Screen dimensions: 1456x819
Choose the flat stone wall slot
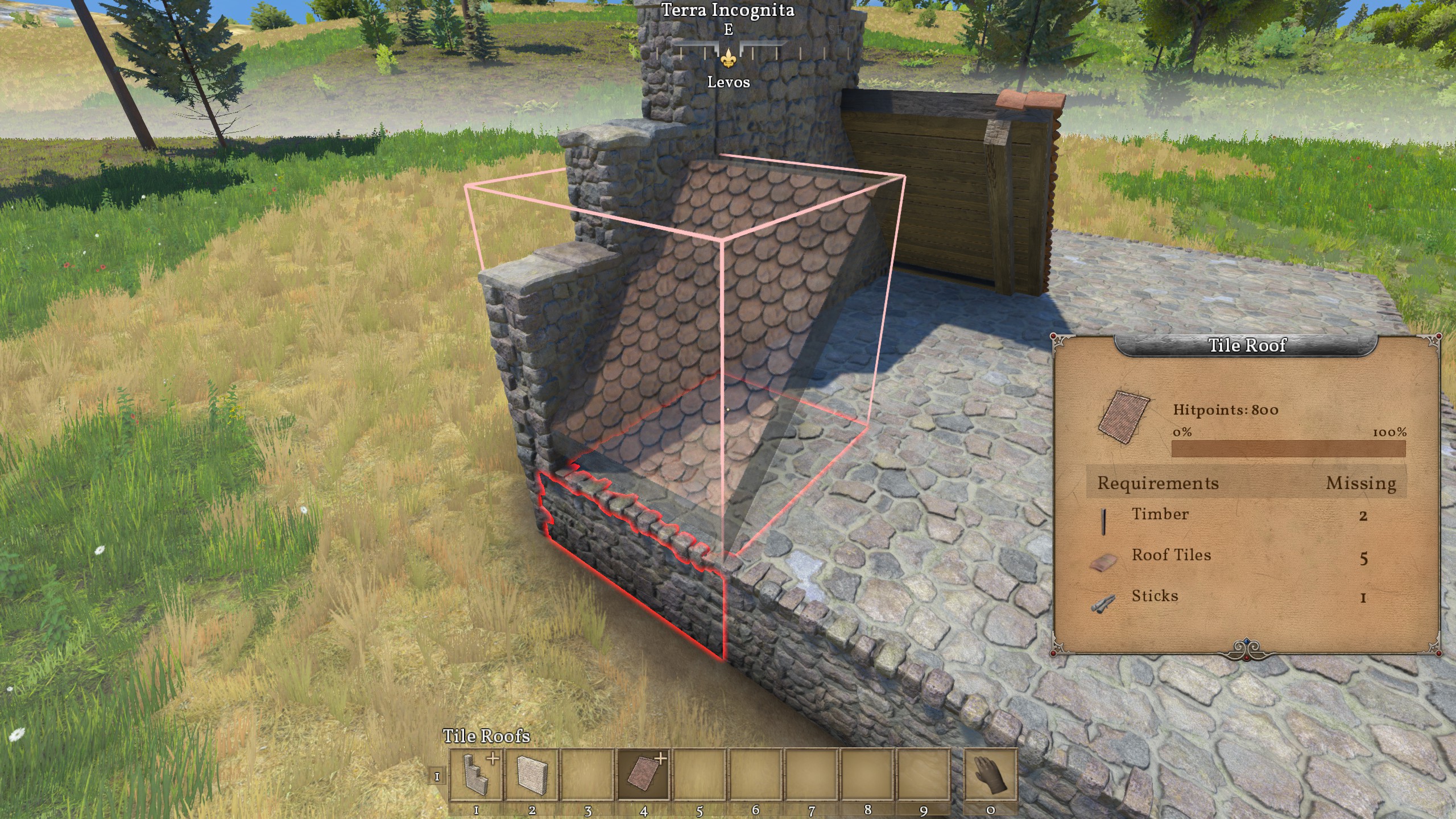(x=532, y=774)
